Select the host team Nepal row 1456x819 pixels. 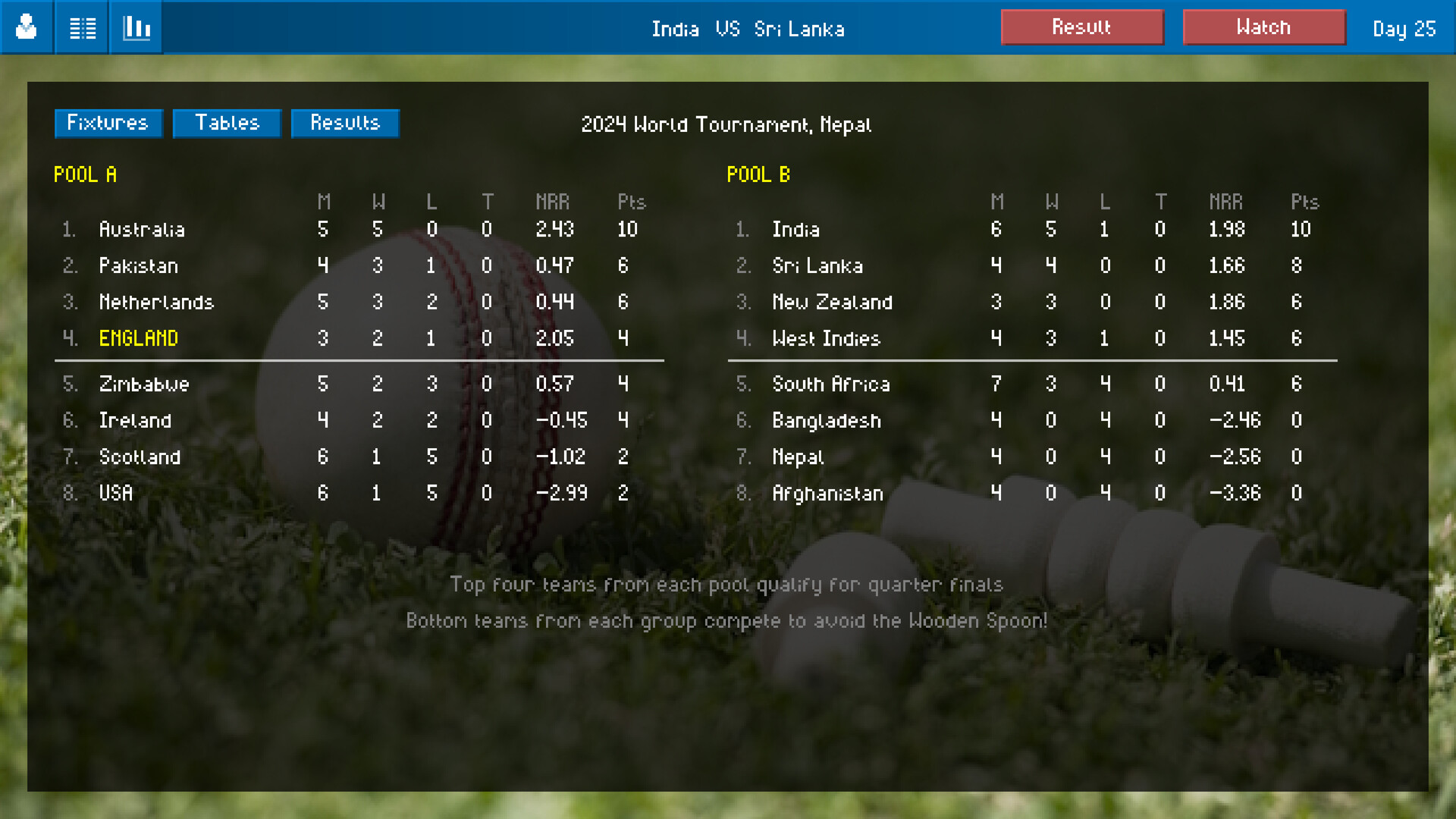[798, 457]
